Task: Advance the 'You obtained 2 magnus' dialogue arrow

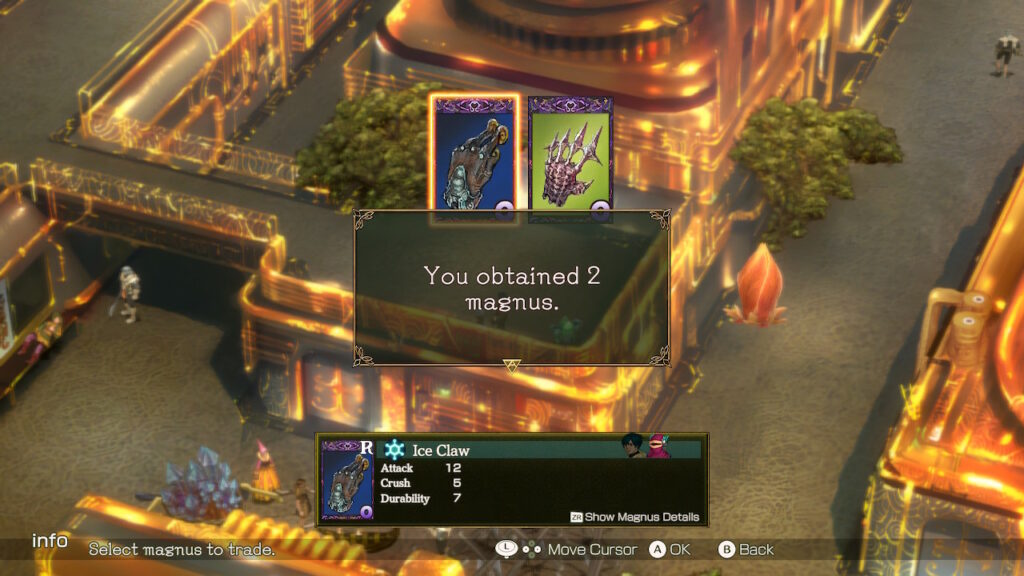Action: click(512, 367)
